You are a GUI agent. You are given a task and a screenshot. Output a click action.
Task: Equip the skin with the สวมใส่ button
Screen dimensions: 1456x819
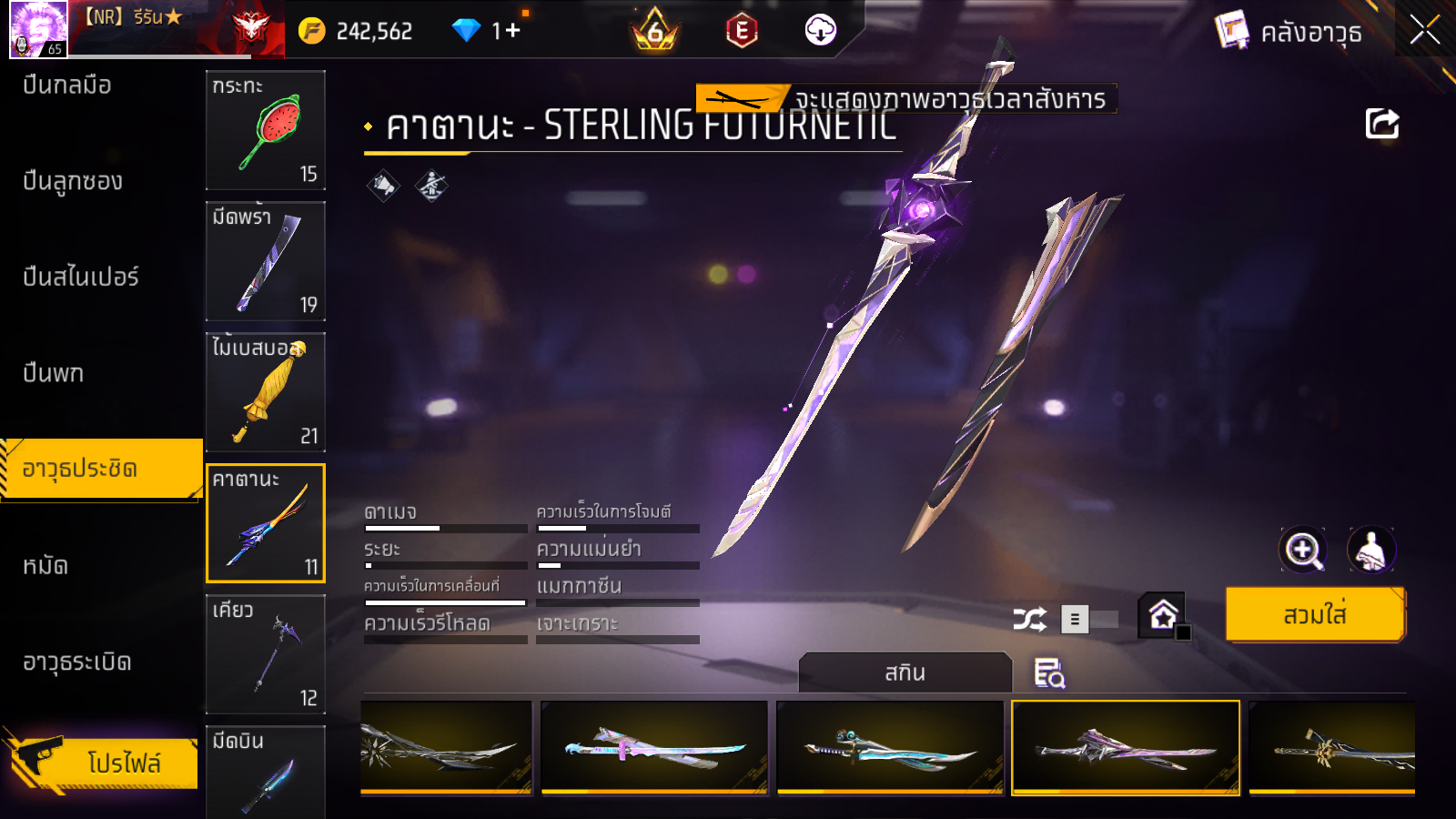pyautogui.click(x=1314, y=615)
